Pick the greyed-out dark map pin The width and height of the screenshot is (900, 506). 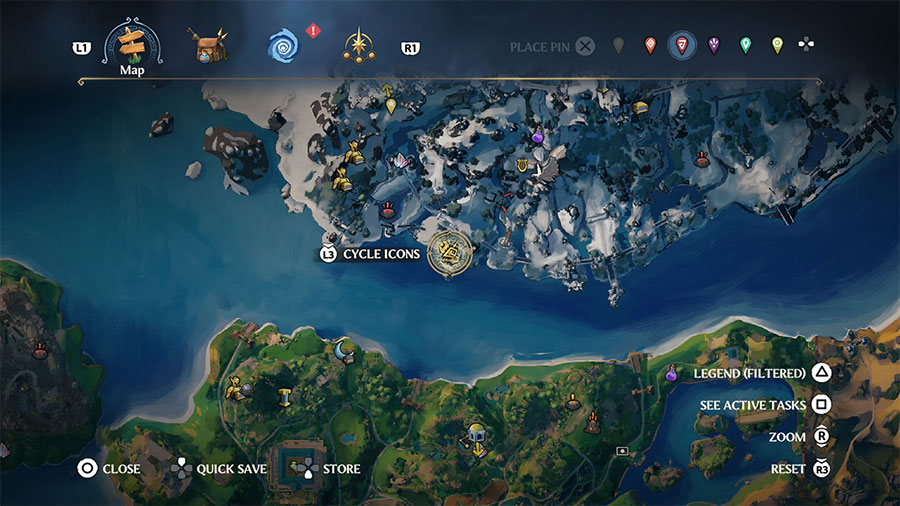(618, 45)
